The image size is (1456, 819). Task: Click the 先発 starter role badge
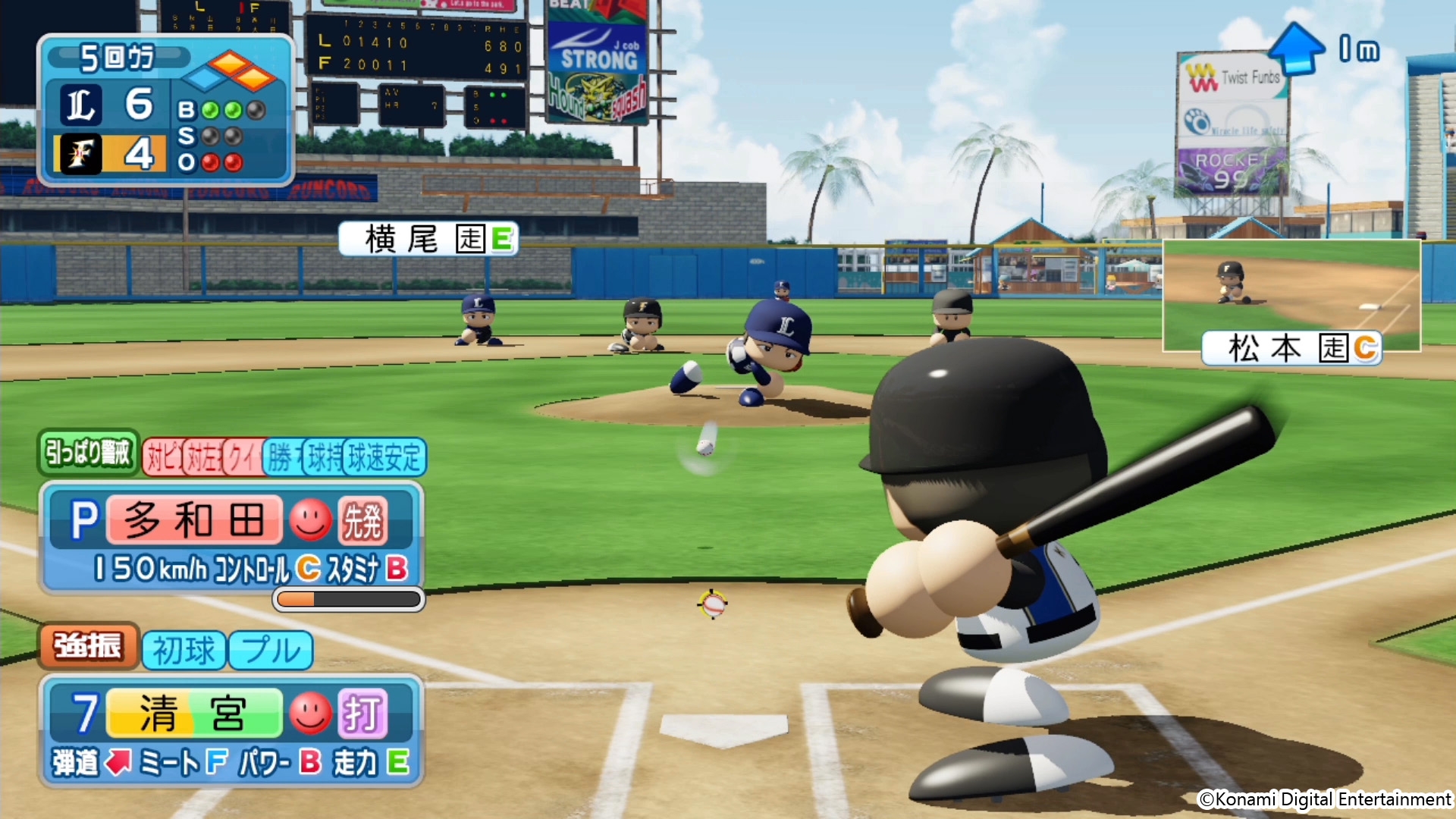tap(362, 521)
